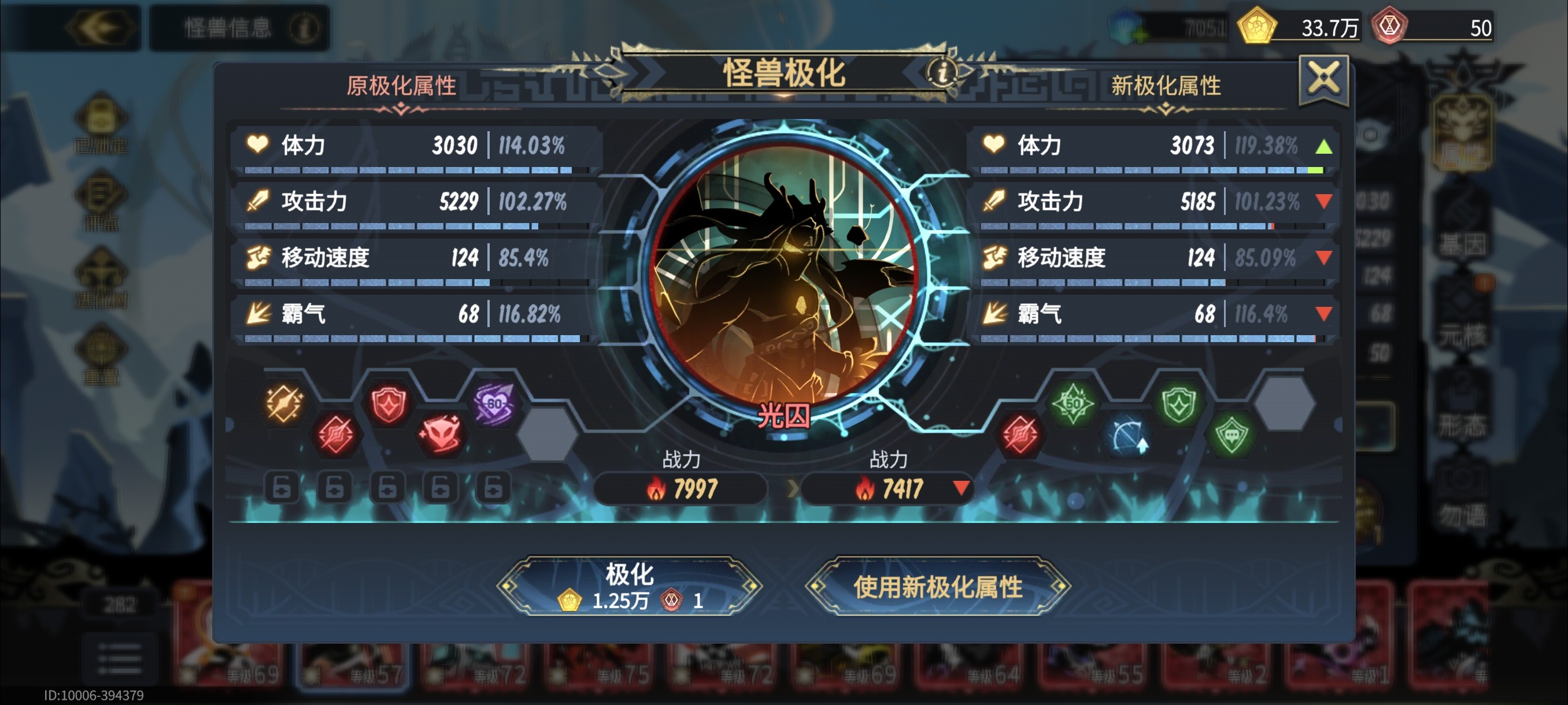
Task: Select the green 50 hexagon skill icon
Action: point(1073,403)
